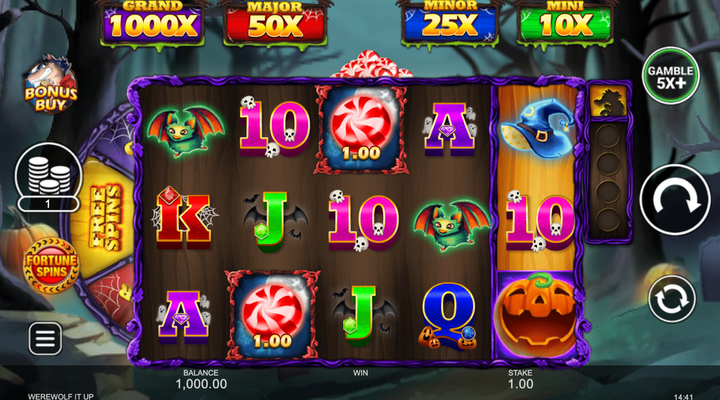The image size is (720, 400).
Task: Open the hamburger menu
Action: click(45, 339)
